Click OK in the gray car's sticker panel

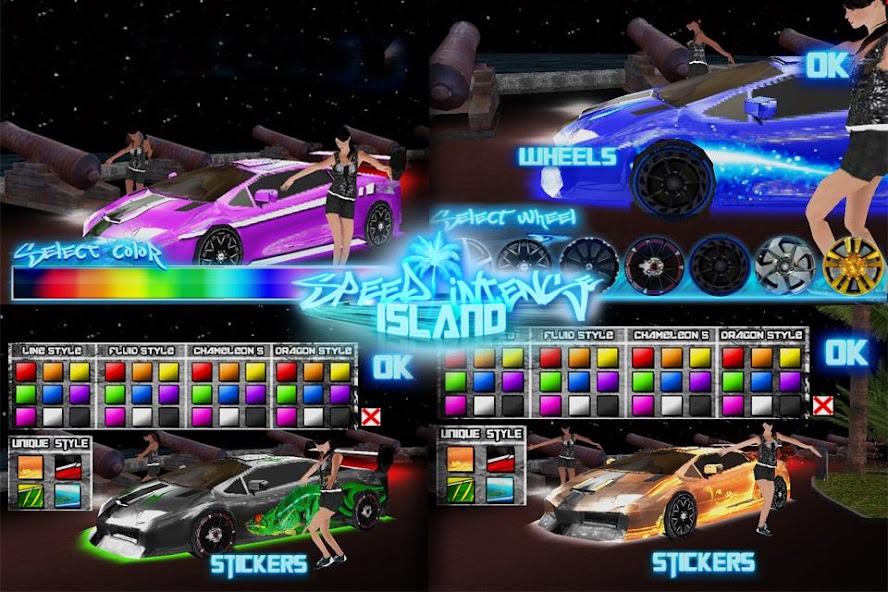[393, 367]
